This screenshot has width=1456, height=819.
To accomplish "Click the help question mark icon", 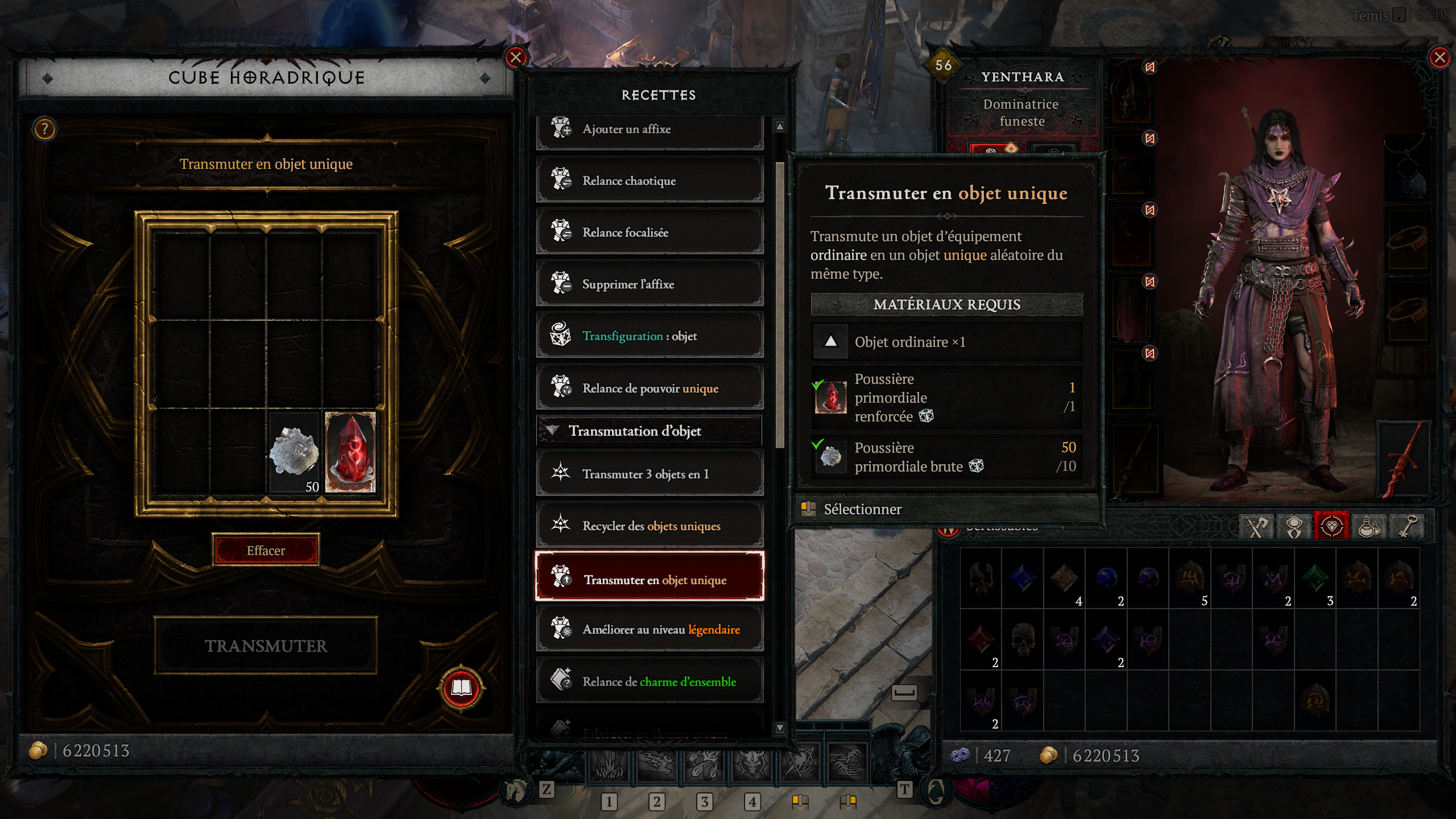I will (x=44, y=129).
